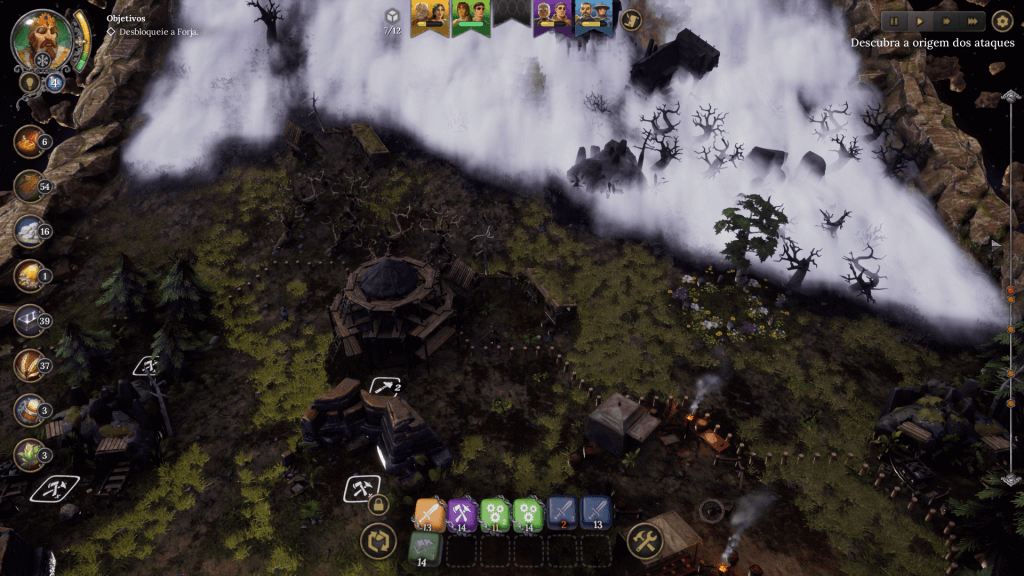The width and height of the screenshot is (1024, 576).
Task: Open the scroll icon beside the banners
Action: coord(631,19)
